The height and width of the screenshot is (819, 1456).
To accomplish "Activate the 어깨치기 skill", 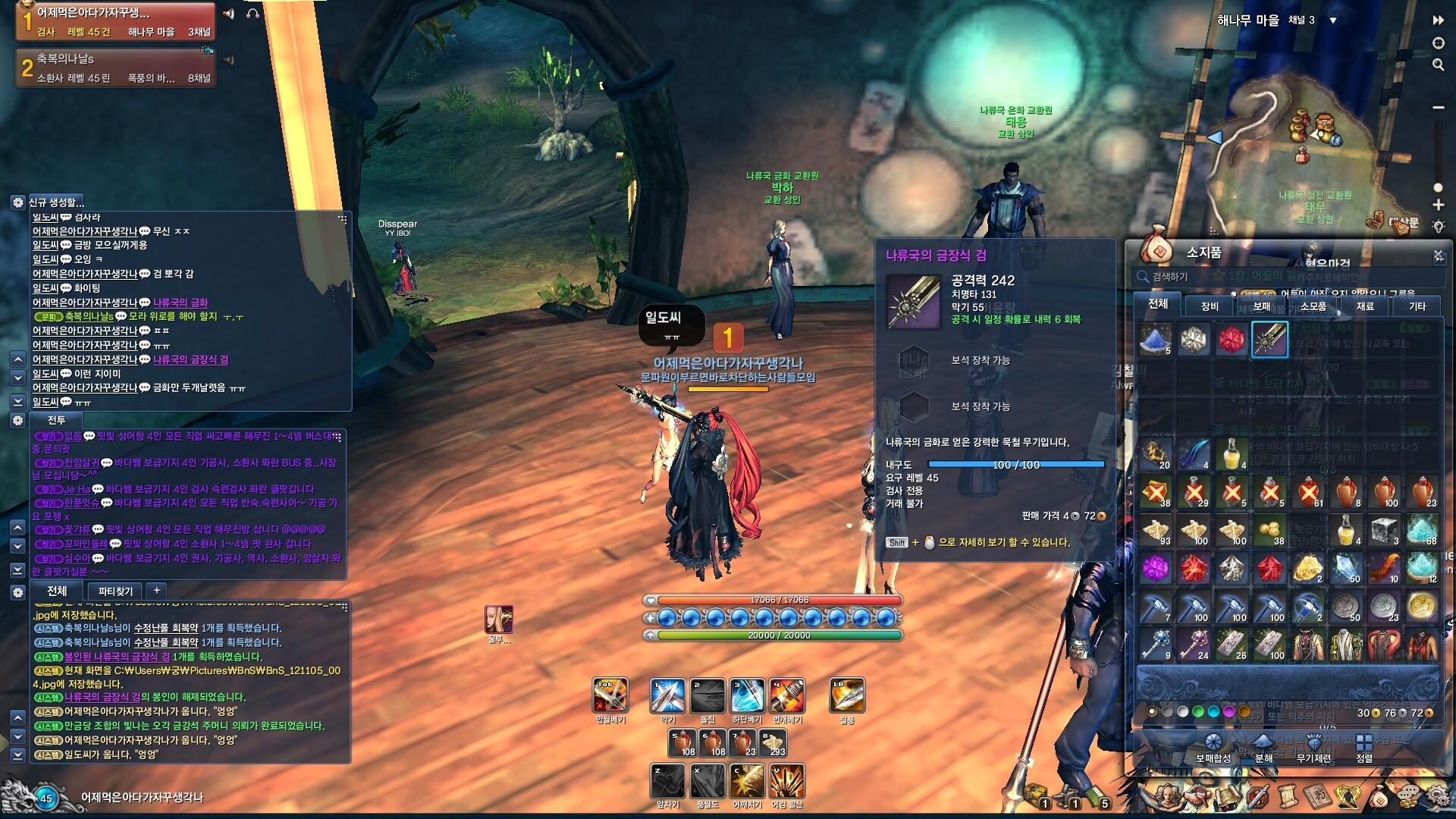I will point(747,781).
